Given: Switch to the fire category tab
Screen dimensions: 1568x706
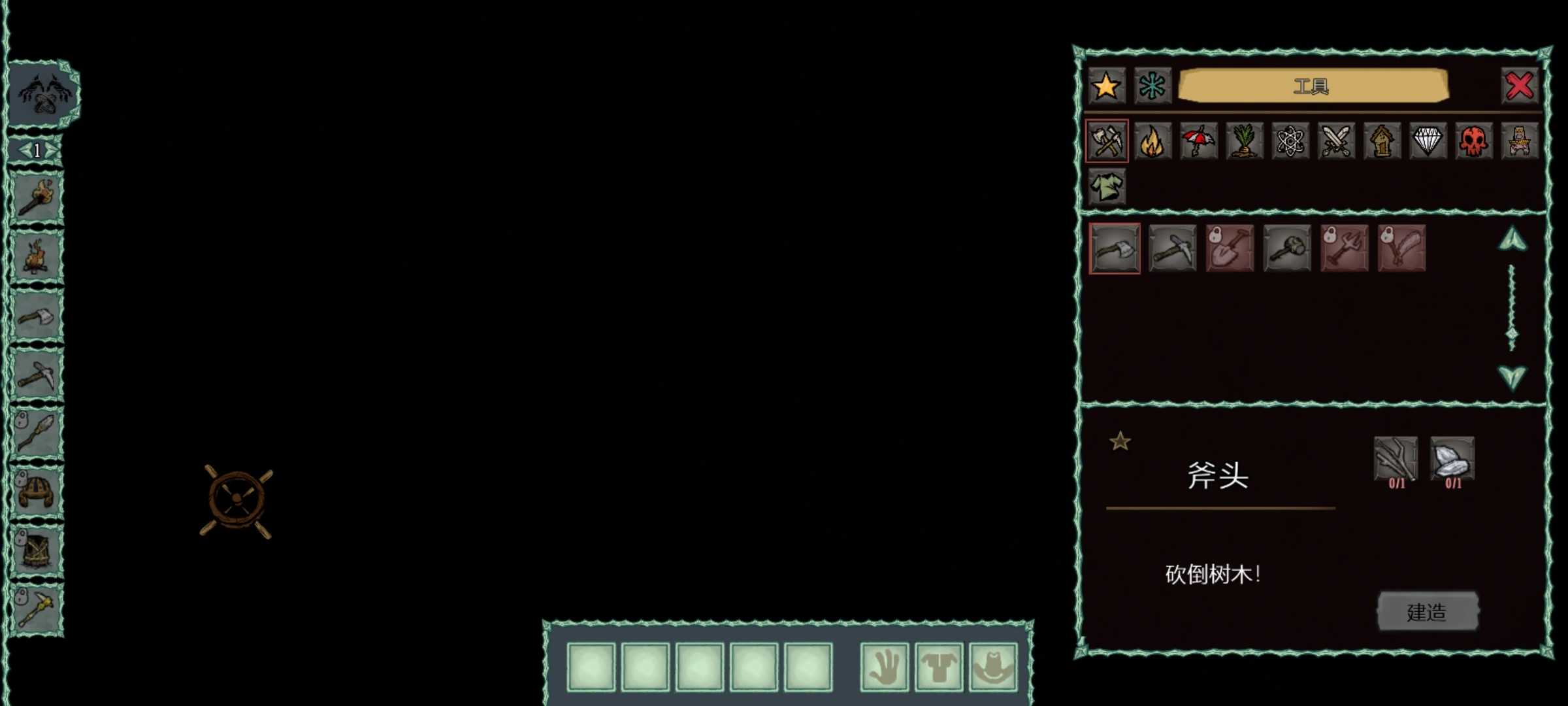Looking at the screenshot, I should click(1152, 141).
